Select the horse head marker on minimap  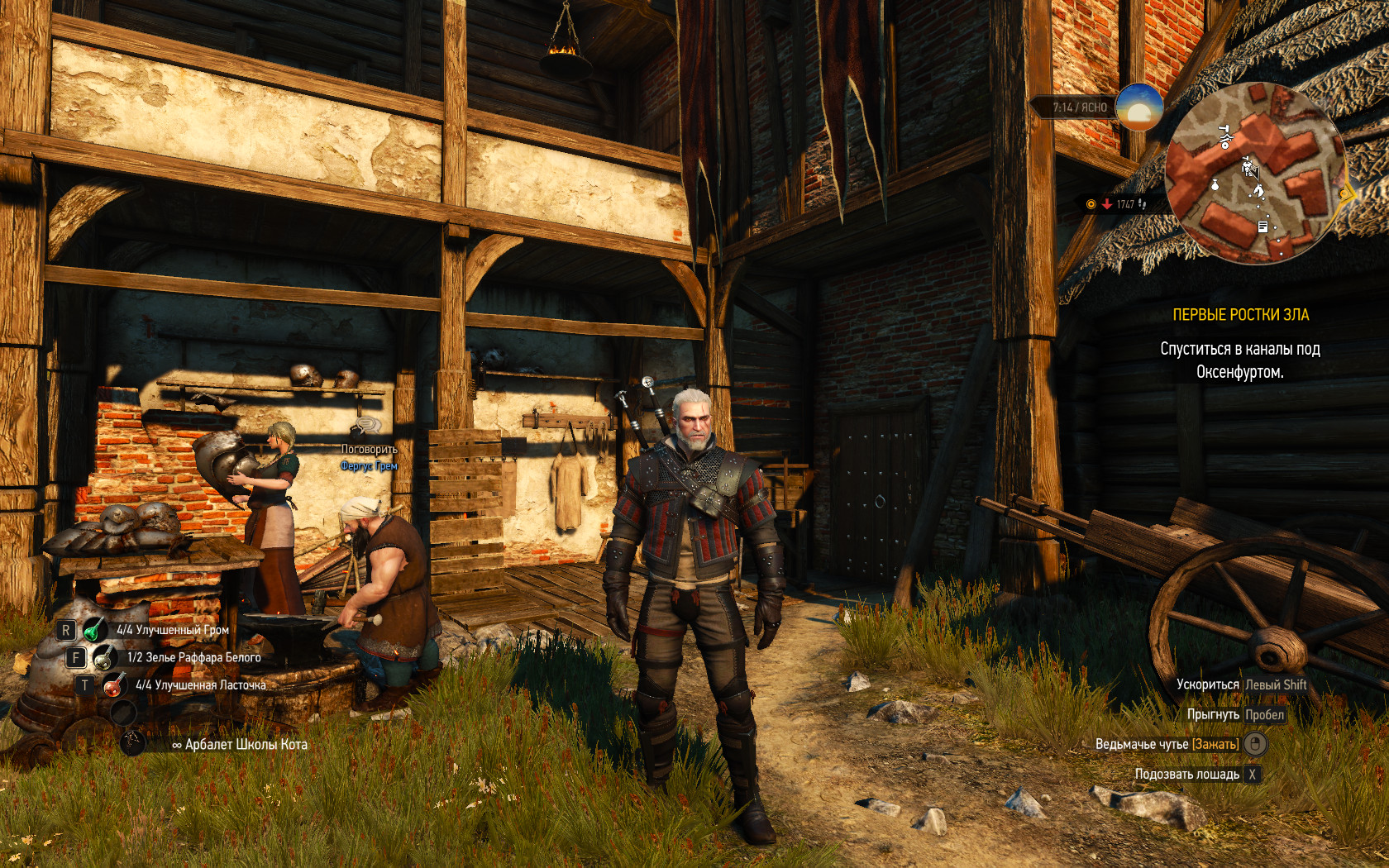1258,191
